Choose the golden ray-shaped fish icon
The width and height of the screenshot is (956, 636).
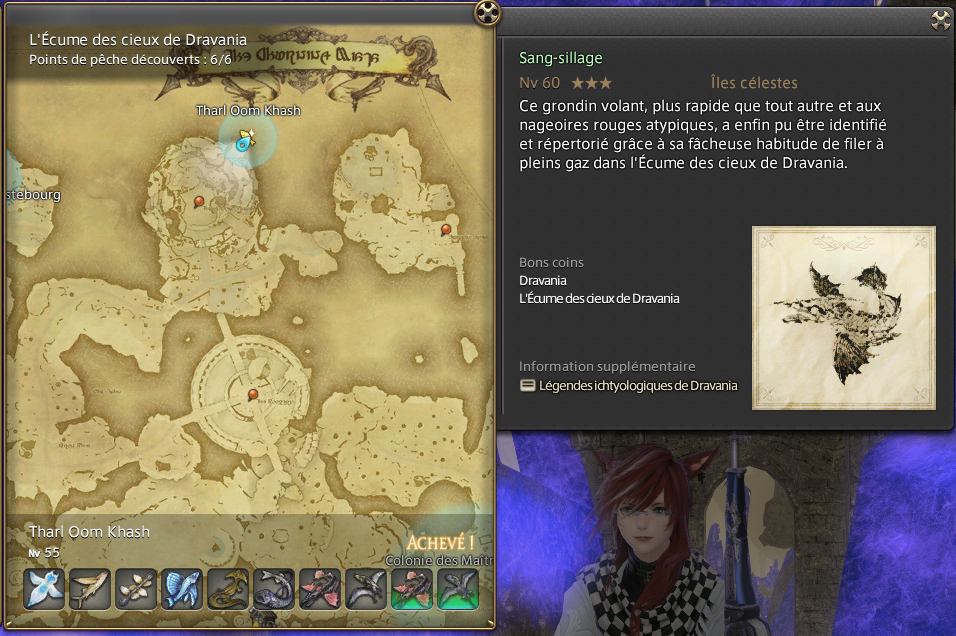[x=228, y=589]
